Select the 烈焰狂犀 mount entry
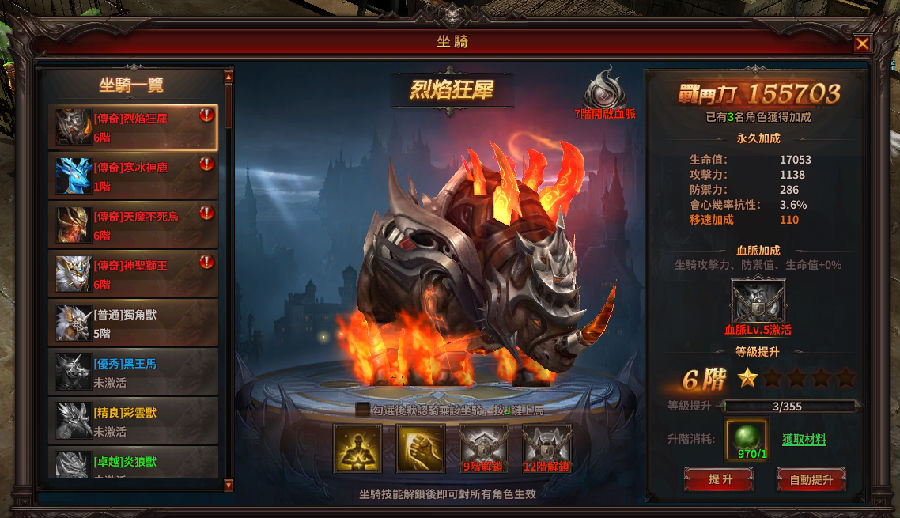Image resolution: width=900 pixels, height=518 pixels. coord(134,127)
